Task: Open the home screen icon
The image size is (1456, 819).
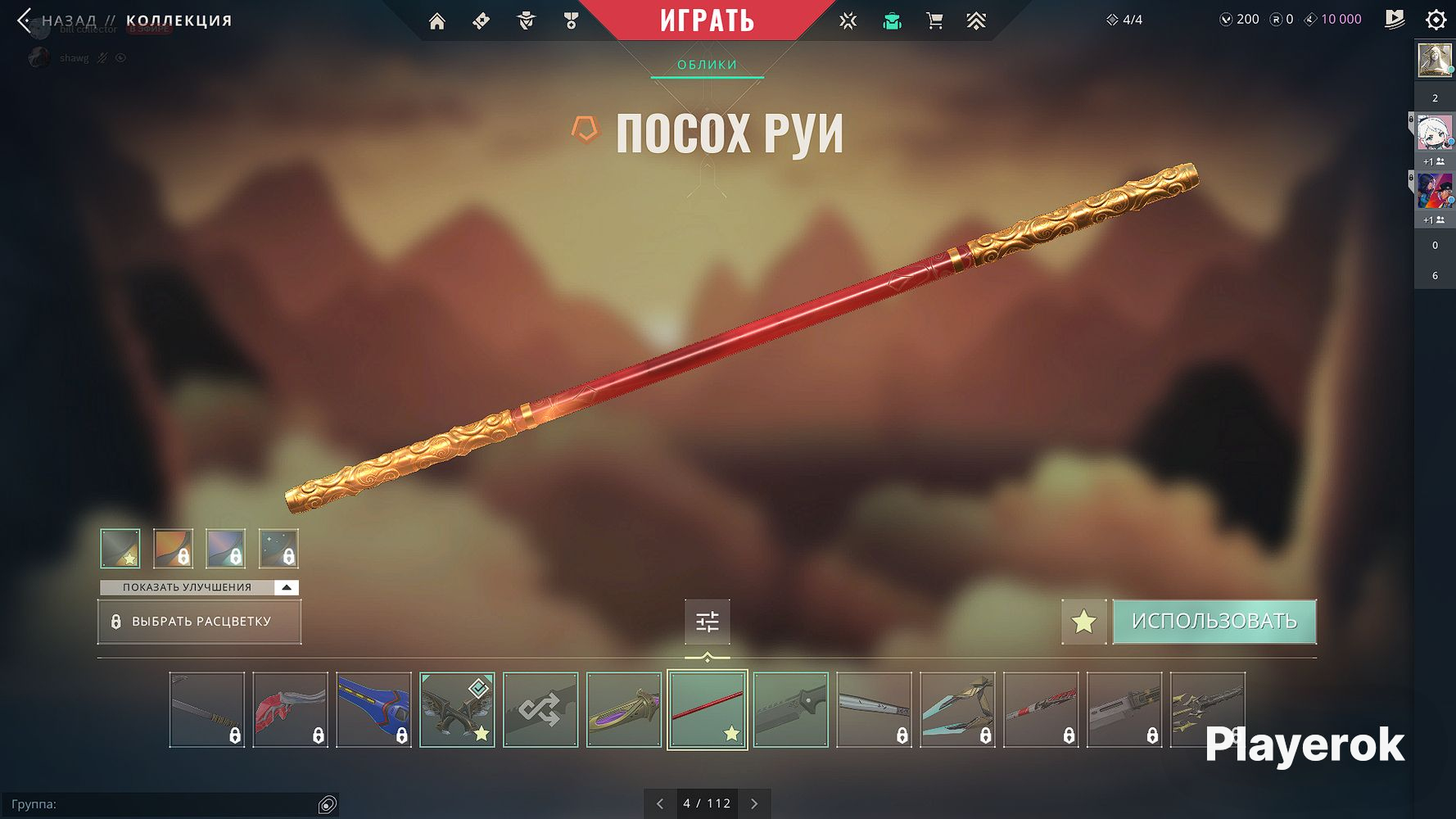Action: (x=437, y=21)
